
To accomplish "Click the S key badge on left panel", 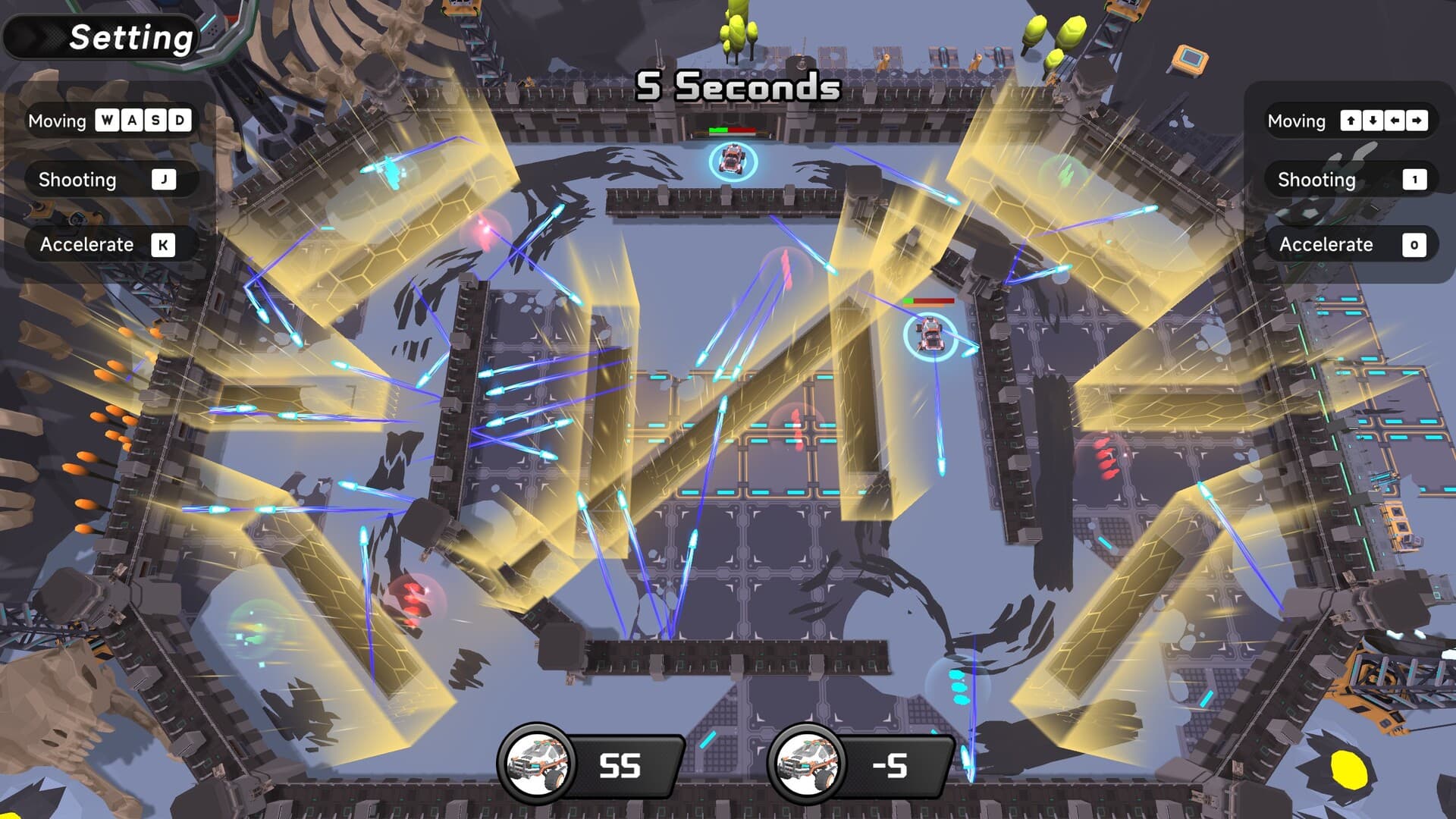I will pyautogui.click(x=154, y=121).
